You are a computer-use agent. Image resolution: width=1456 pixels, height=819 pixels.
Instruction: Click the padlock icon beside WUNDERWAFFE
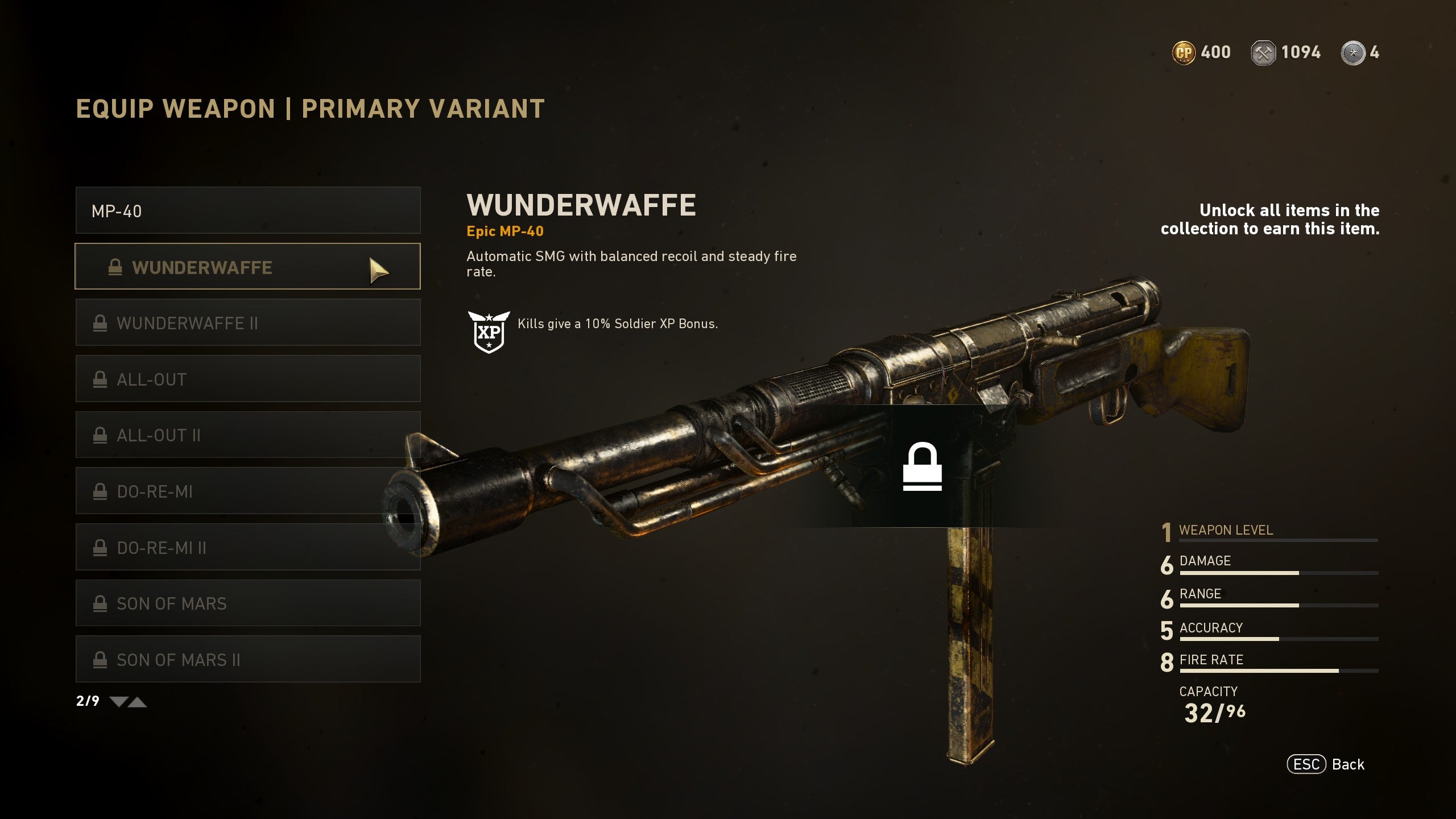coord(116,267)
